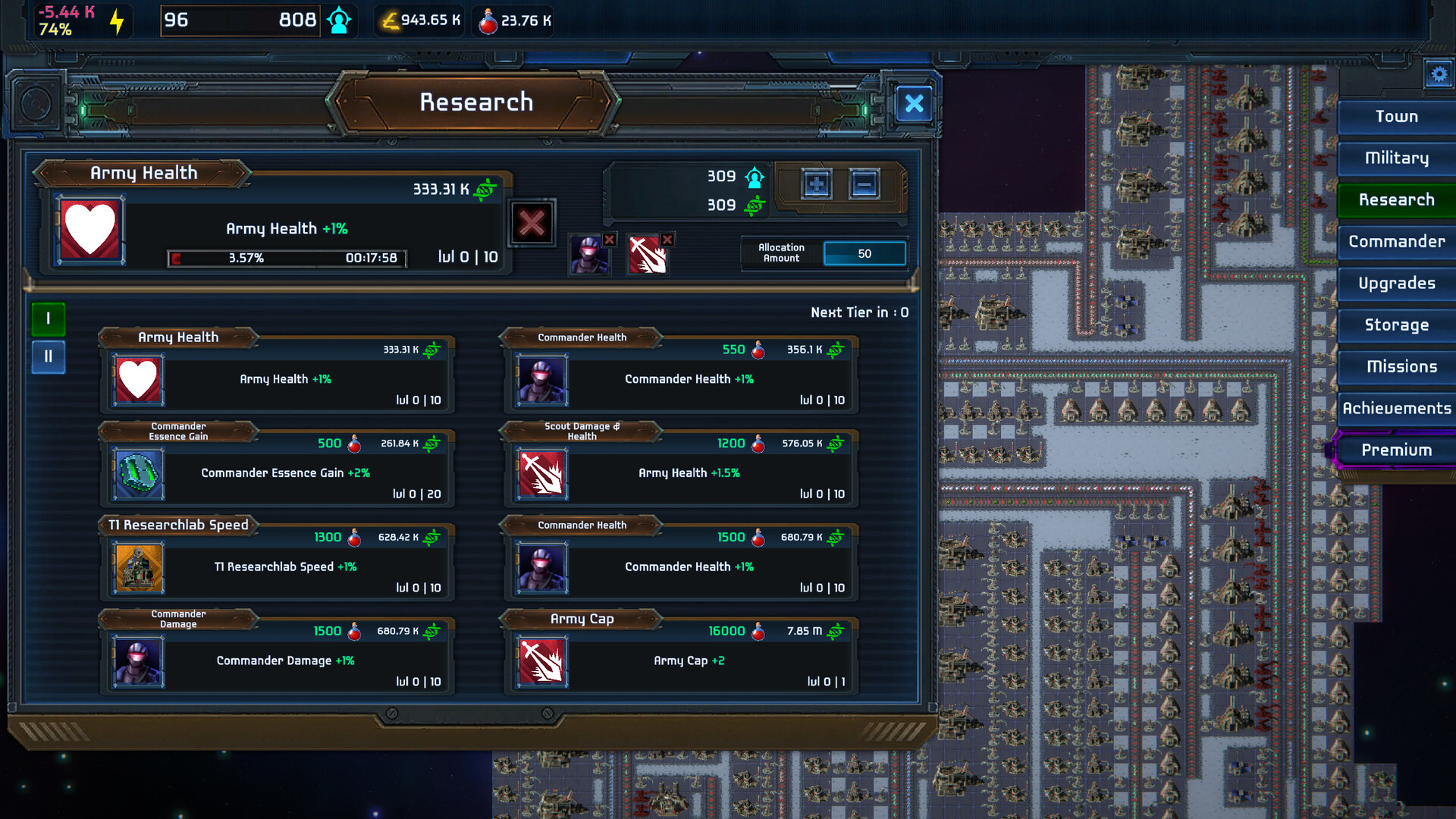Open the Commander tab
The width and height of the screenshot is (1456, 819).
[1398, 242]
